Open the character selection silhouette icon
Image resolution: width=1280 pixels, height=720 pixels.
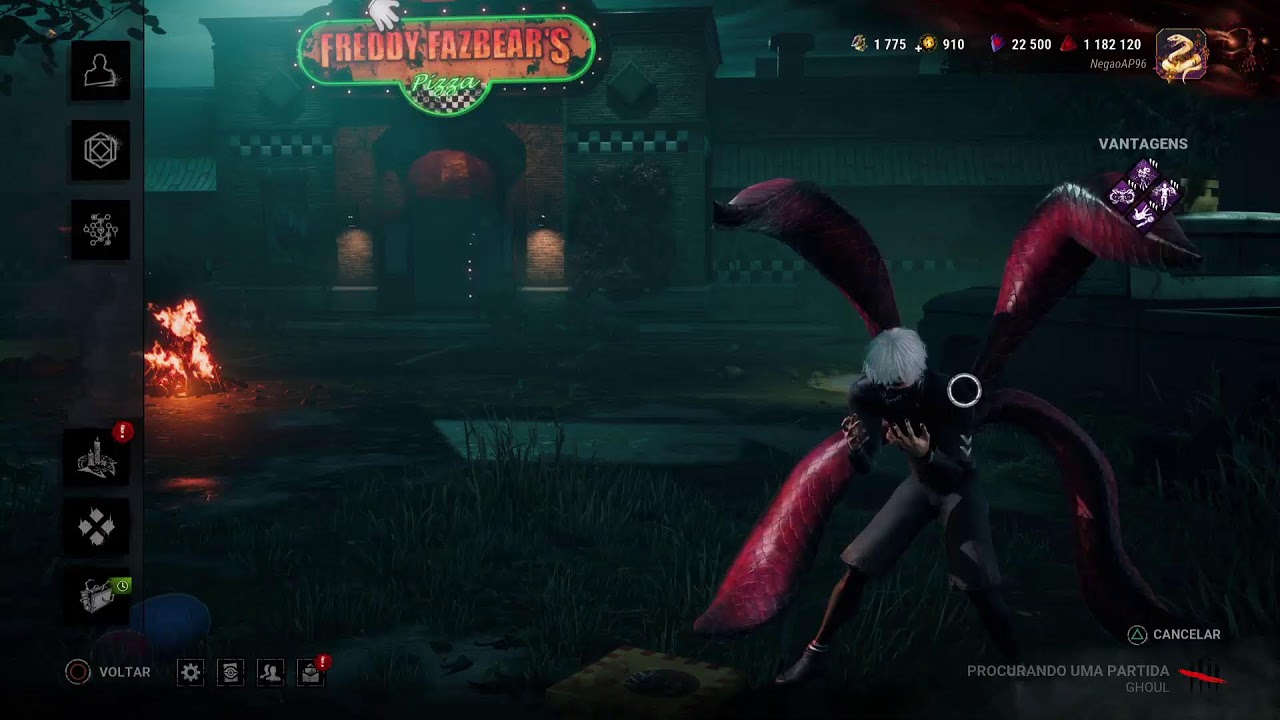point(100,71)
